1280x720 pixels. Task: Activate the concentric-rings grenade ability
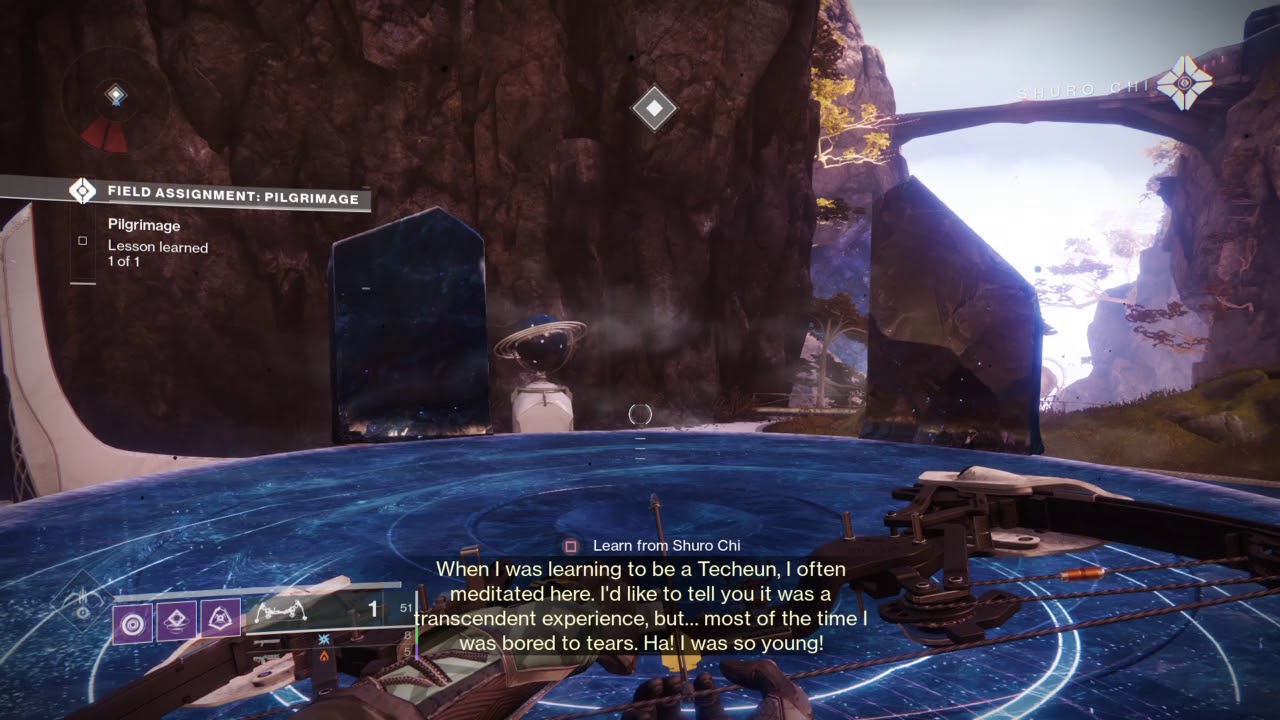pyautogui.click(x=133, y=621)
